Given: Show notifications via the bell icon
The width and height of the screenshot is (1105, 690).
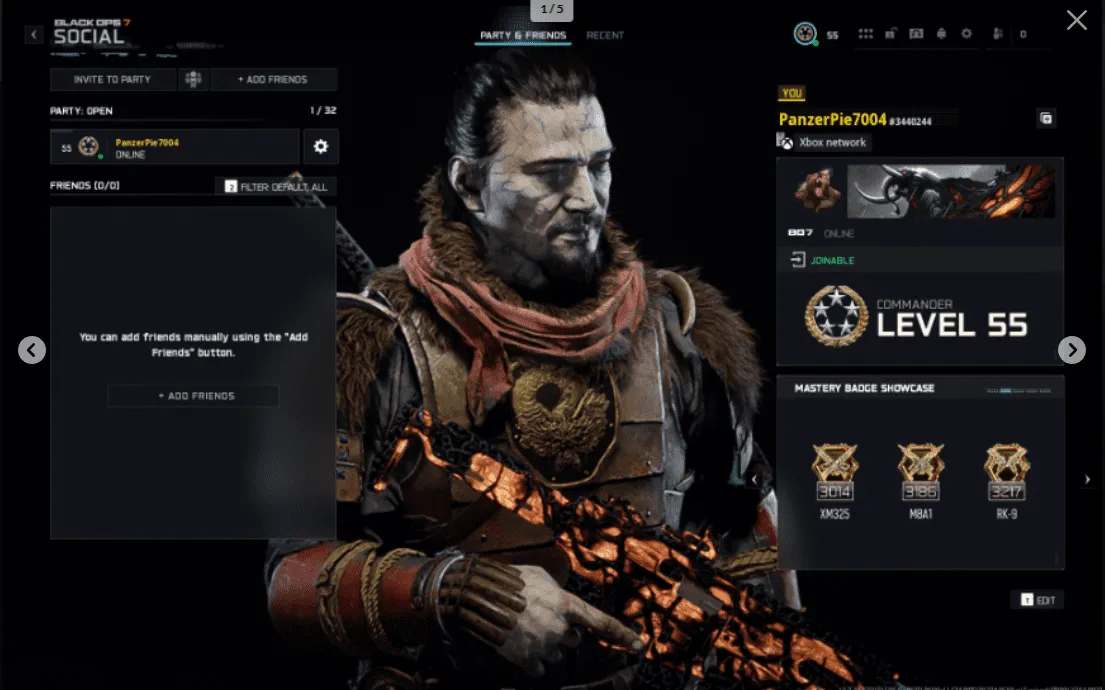Looking at the screenshot, I should point(941,34).
